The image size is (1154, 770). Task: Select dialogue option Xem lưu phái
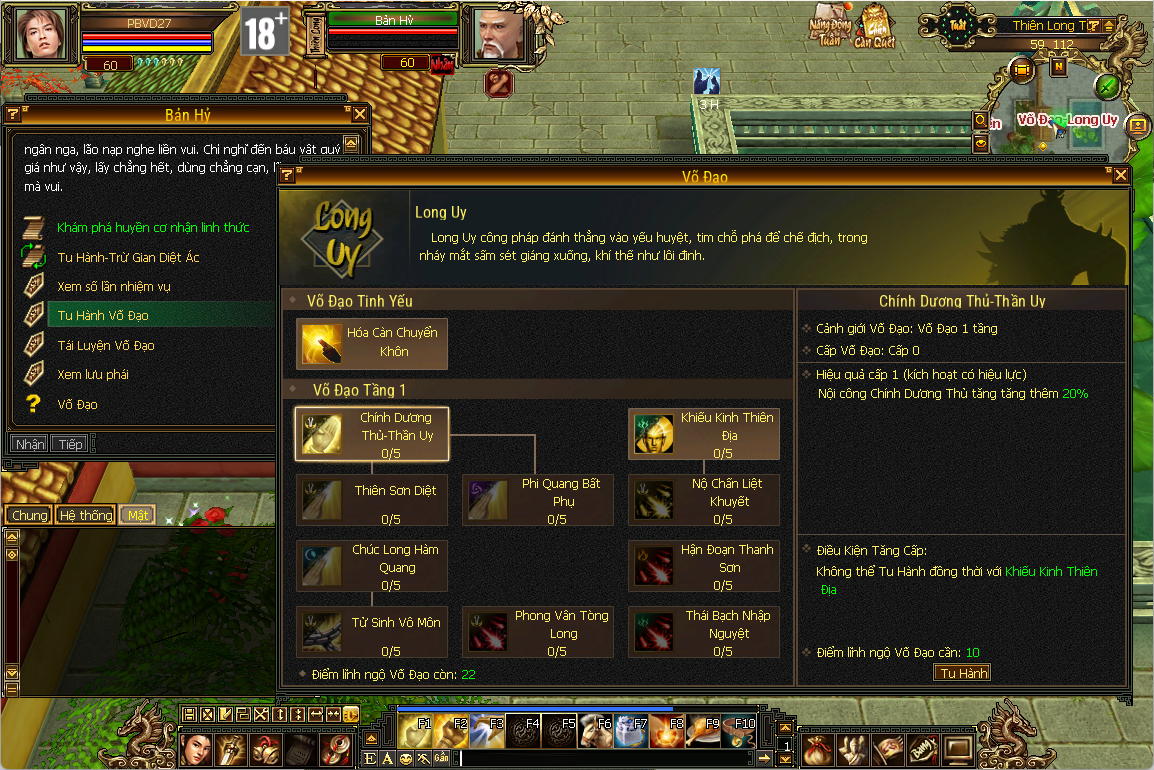click(93, 374)
